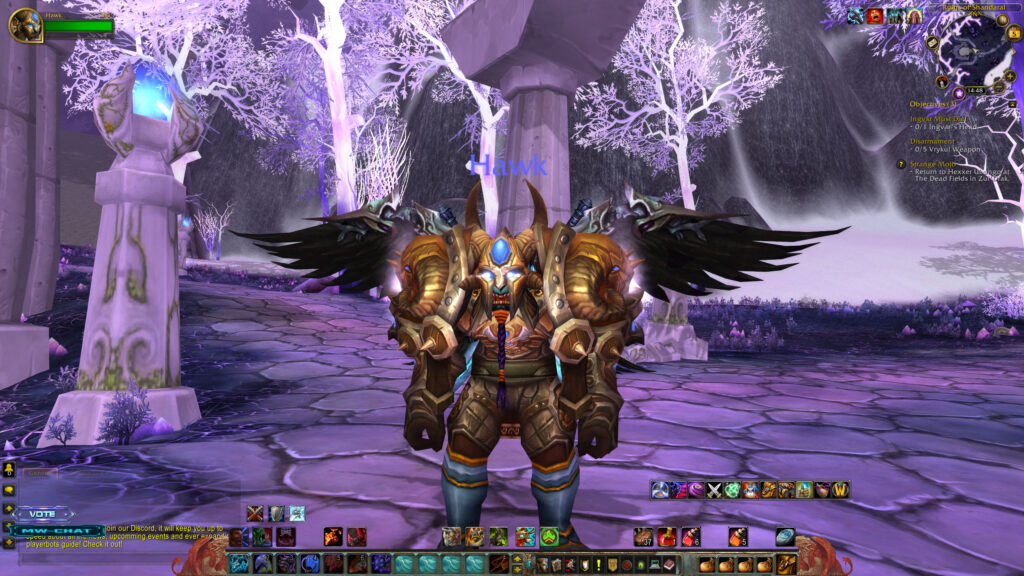This screenshot has width=1024, height=576.
Task: Switch to the shield stance icon
Action: (x=276, y=513)
